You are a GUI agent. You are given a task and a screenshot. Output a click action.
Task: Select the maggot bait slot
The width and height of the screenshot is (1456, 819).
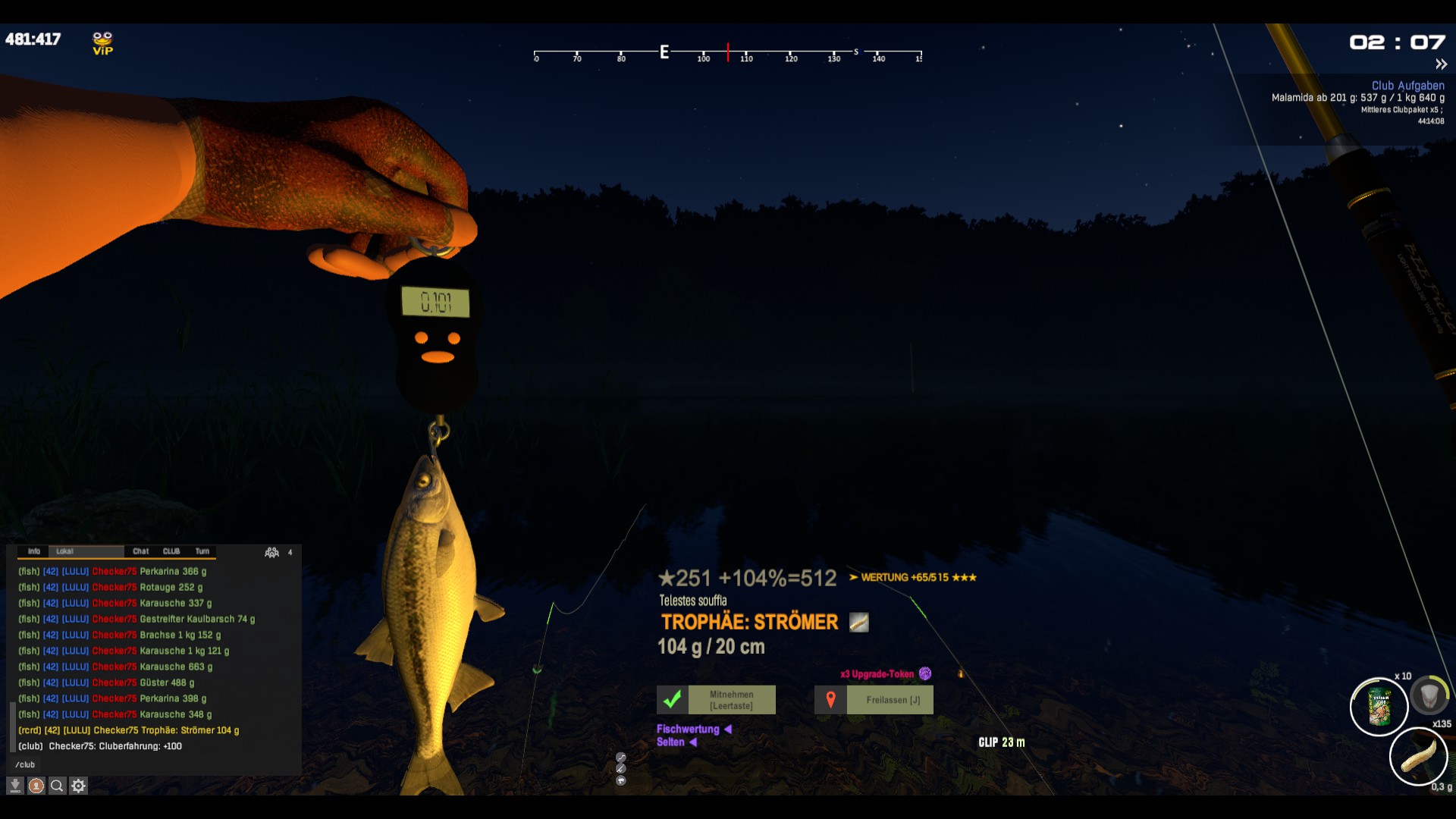1418,756
